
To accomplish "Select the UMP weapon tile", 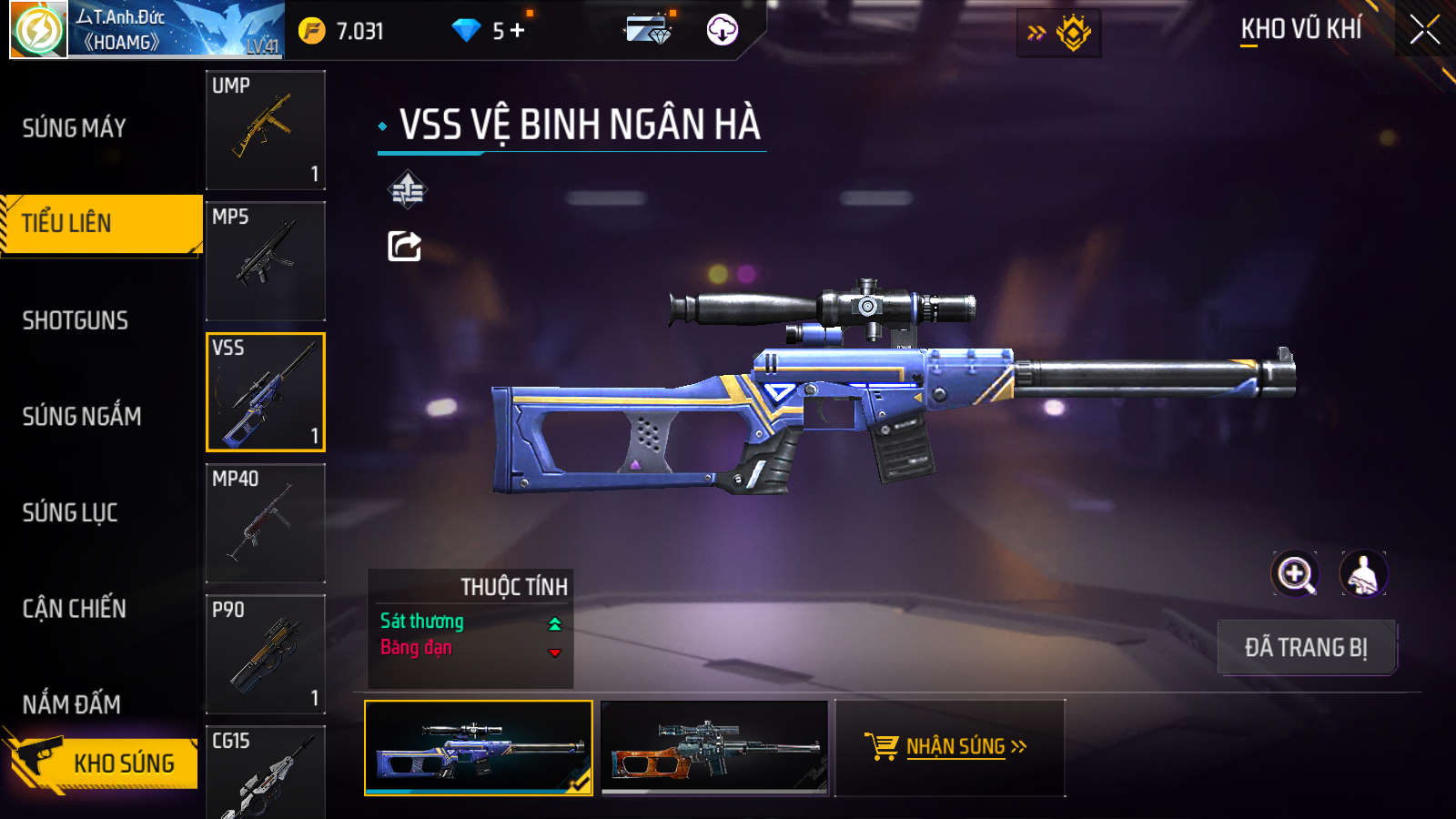I will [x=266, y=130].
